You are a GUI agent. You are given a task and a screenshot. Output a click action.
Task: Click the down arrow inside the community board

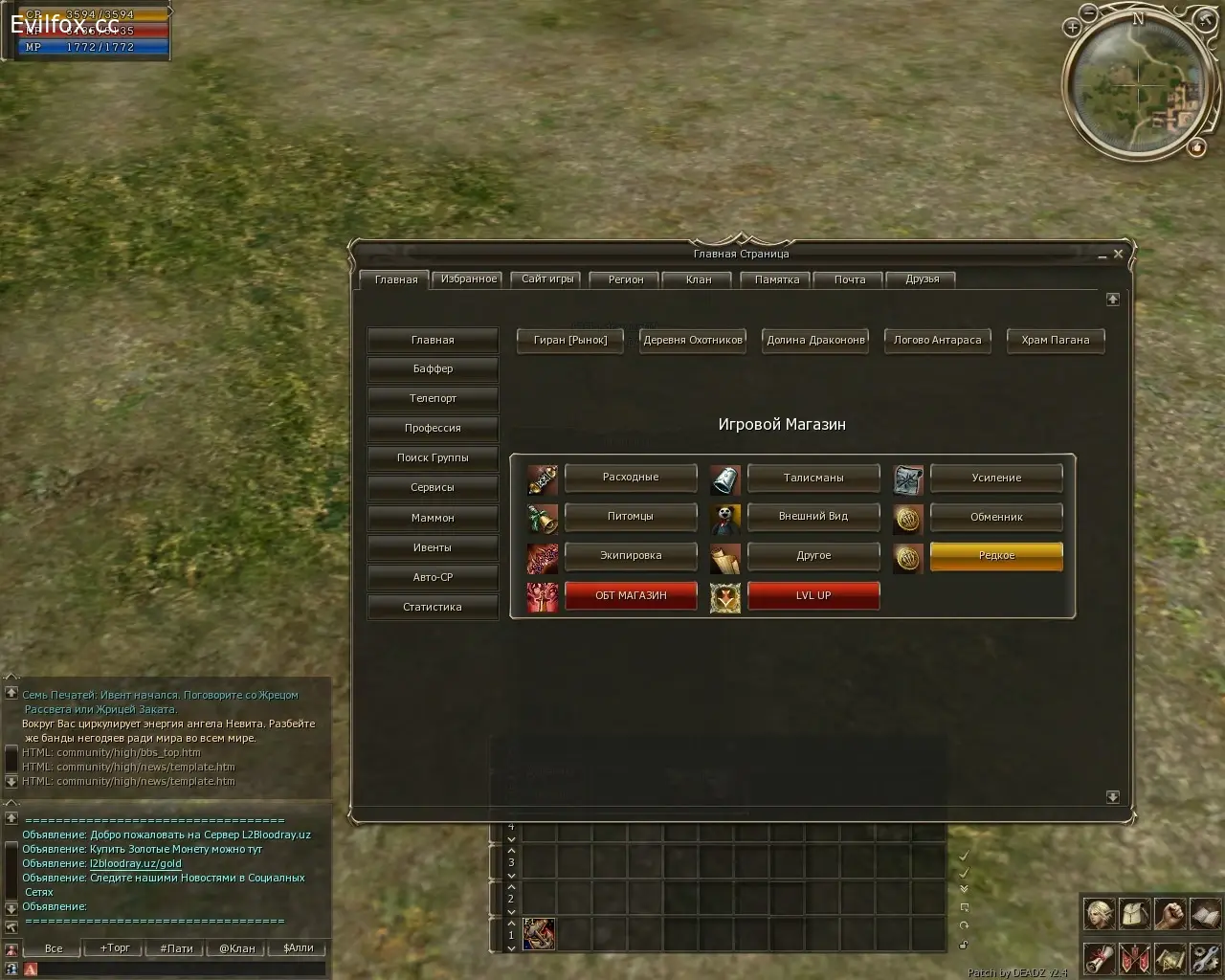tap(1113, 795)
